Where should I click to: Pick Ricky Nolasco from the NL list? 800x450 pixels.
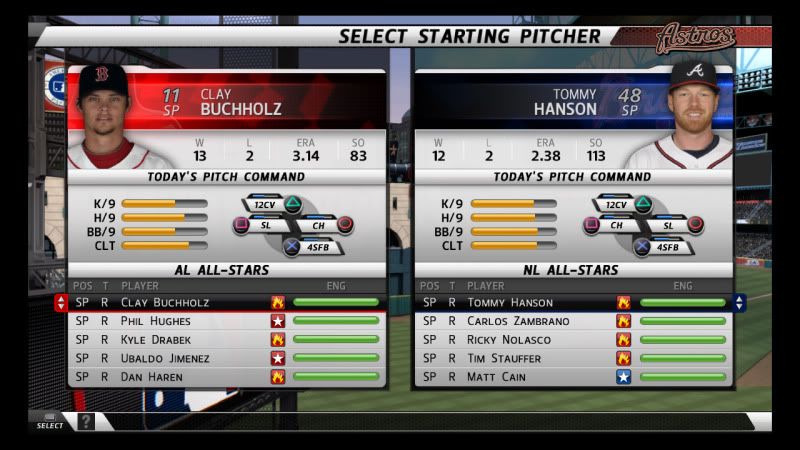[x=510, y=340]
